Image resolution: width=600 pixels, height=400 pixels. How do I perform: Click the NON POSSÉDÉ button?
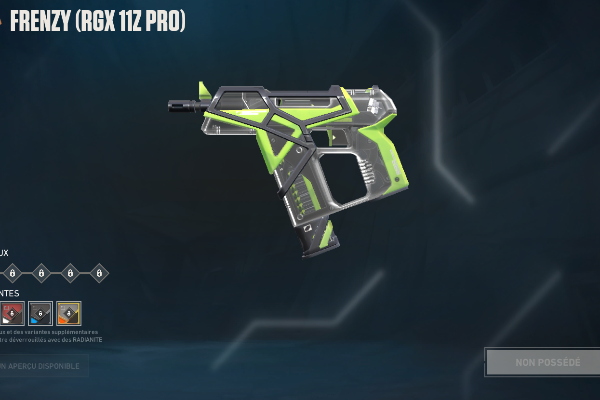coord(541,362)
